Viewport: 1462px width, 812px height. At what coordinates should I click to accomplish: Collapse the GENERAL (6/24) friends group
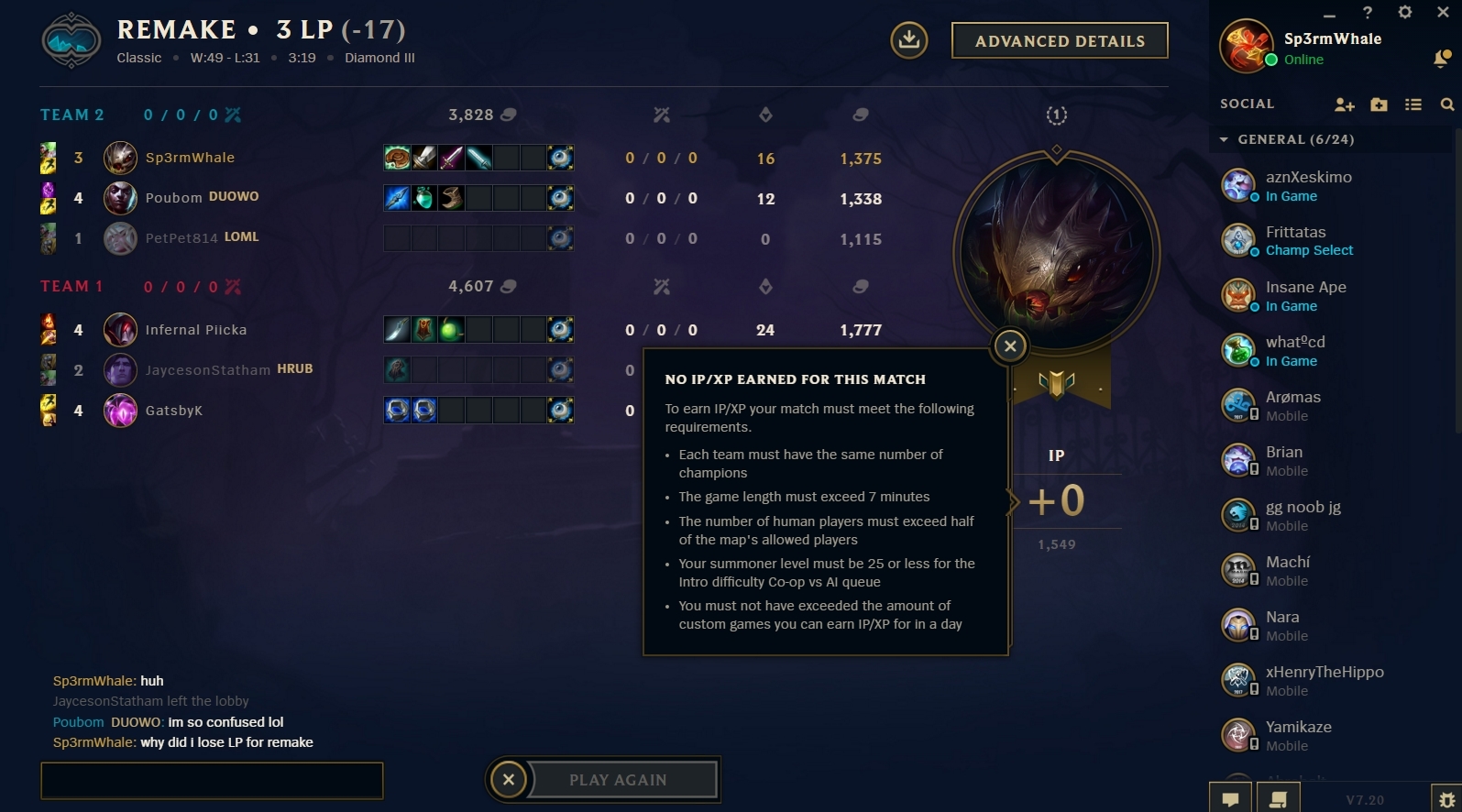(x=1224, y=138)
